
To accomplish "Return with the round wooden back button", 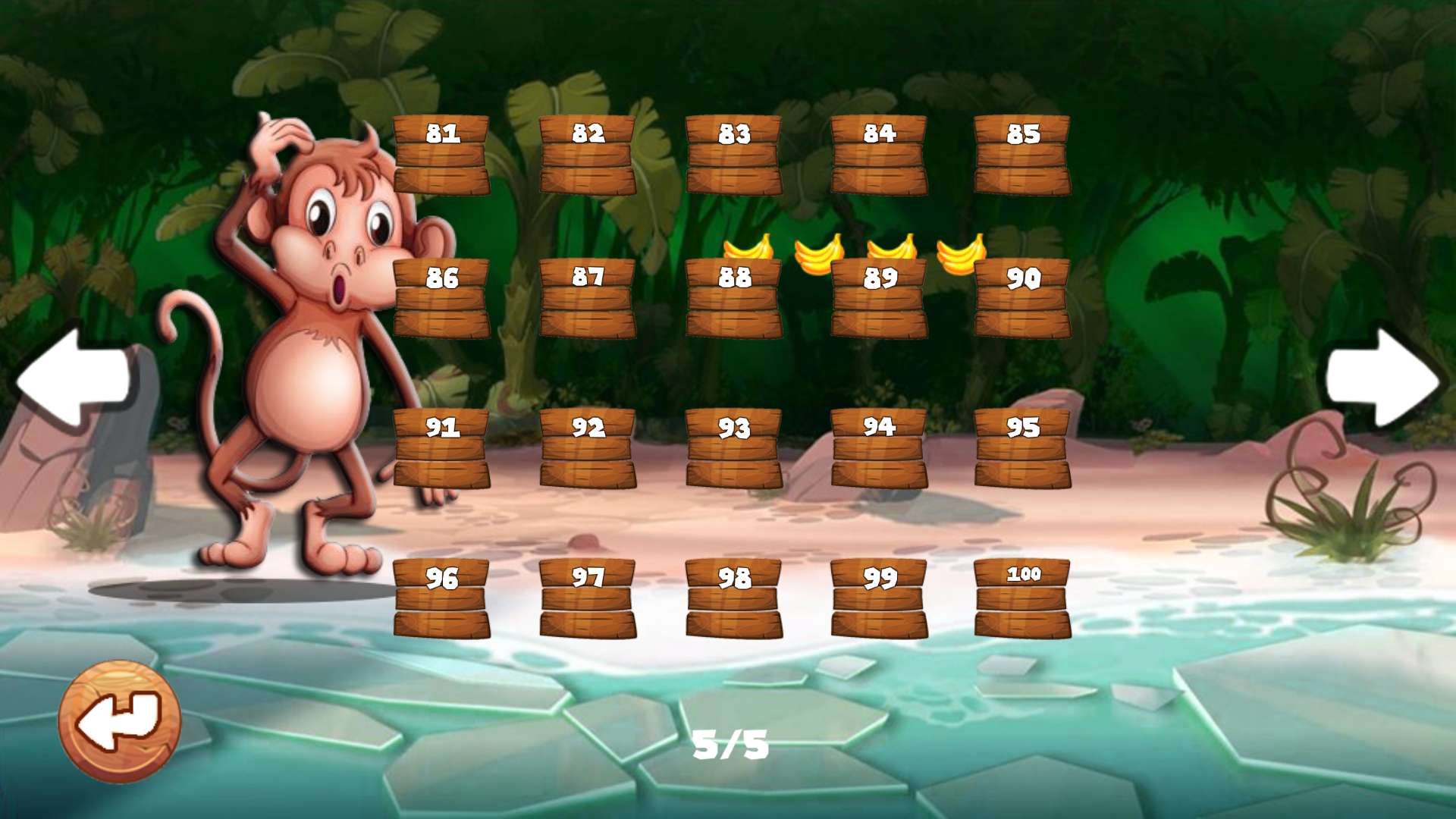I will (120, 721).
